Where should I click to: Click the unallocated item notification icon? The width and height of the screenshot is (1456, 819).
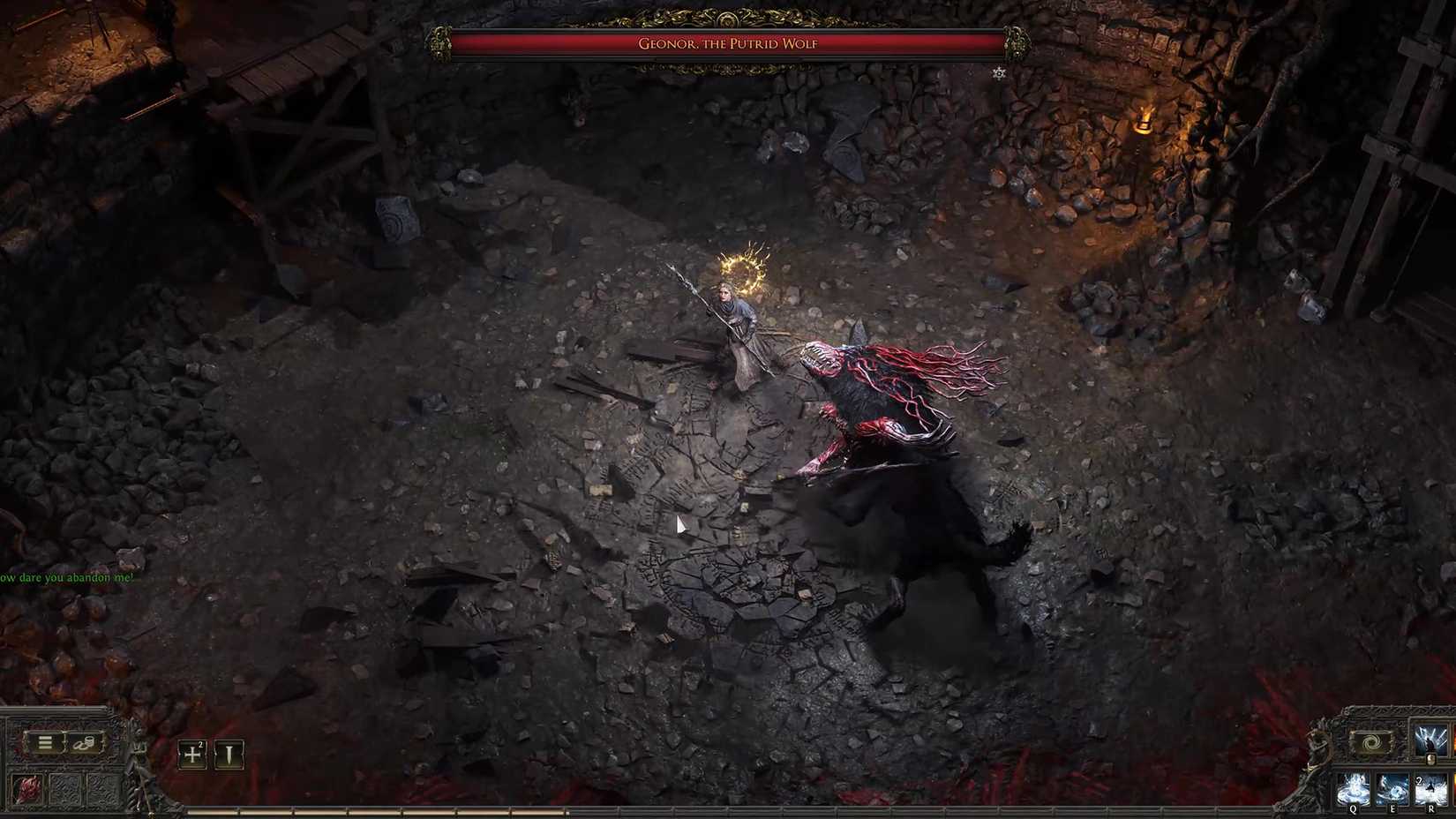click(x=229, y=755)
